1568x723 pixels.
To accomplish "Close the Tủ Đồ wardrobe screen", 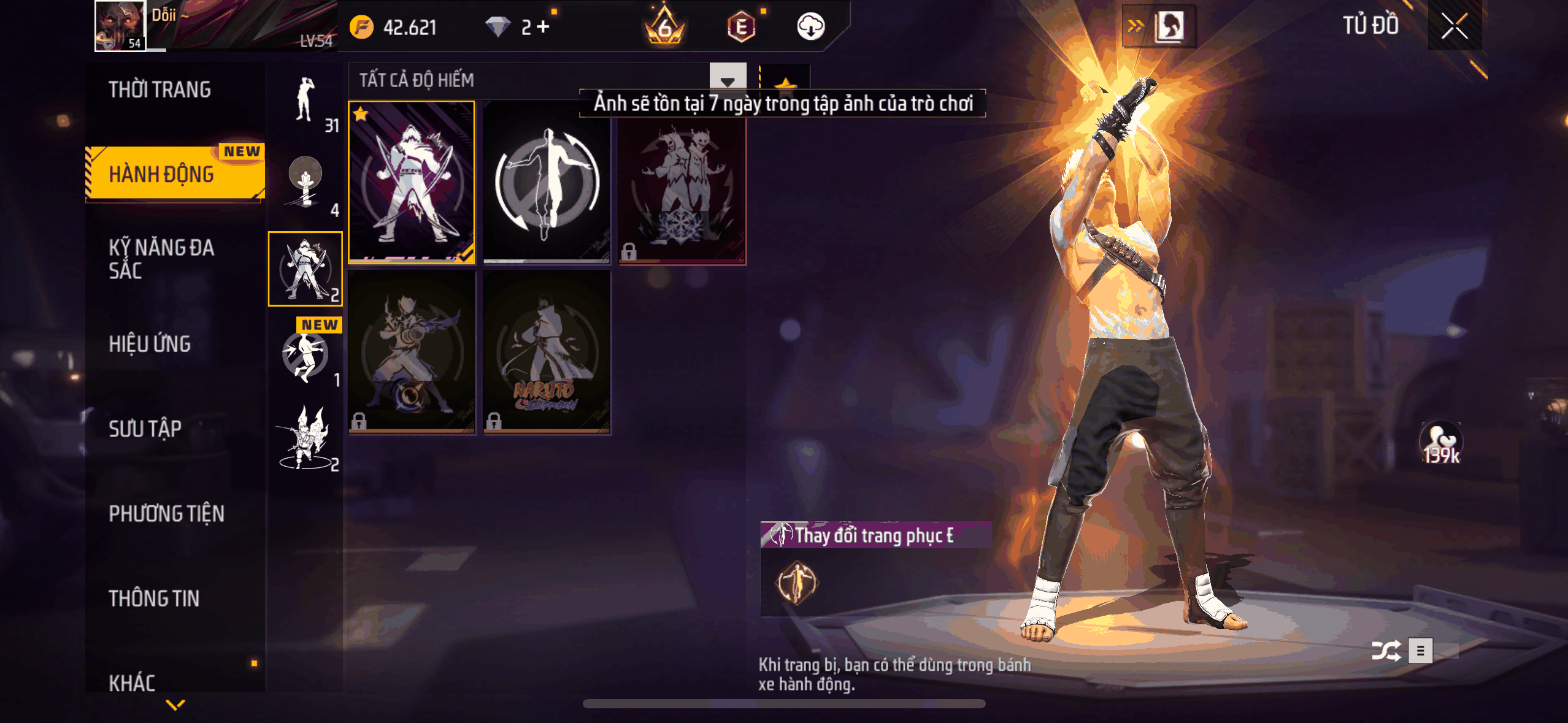I will [1454, 26].
